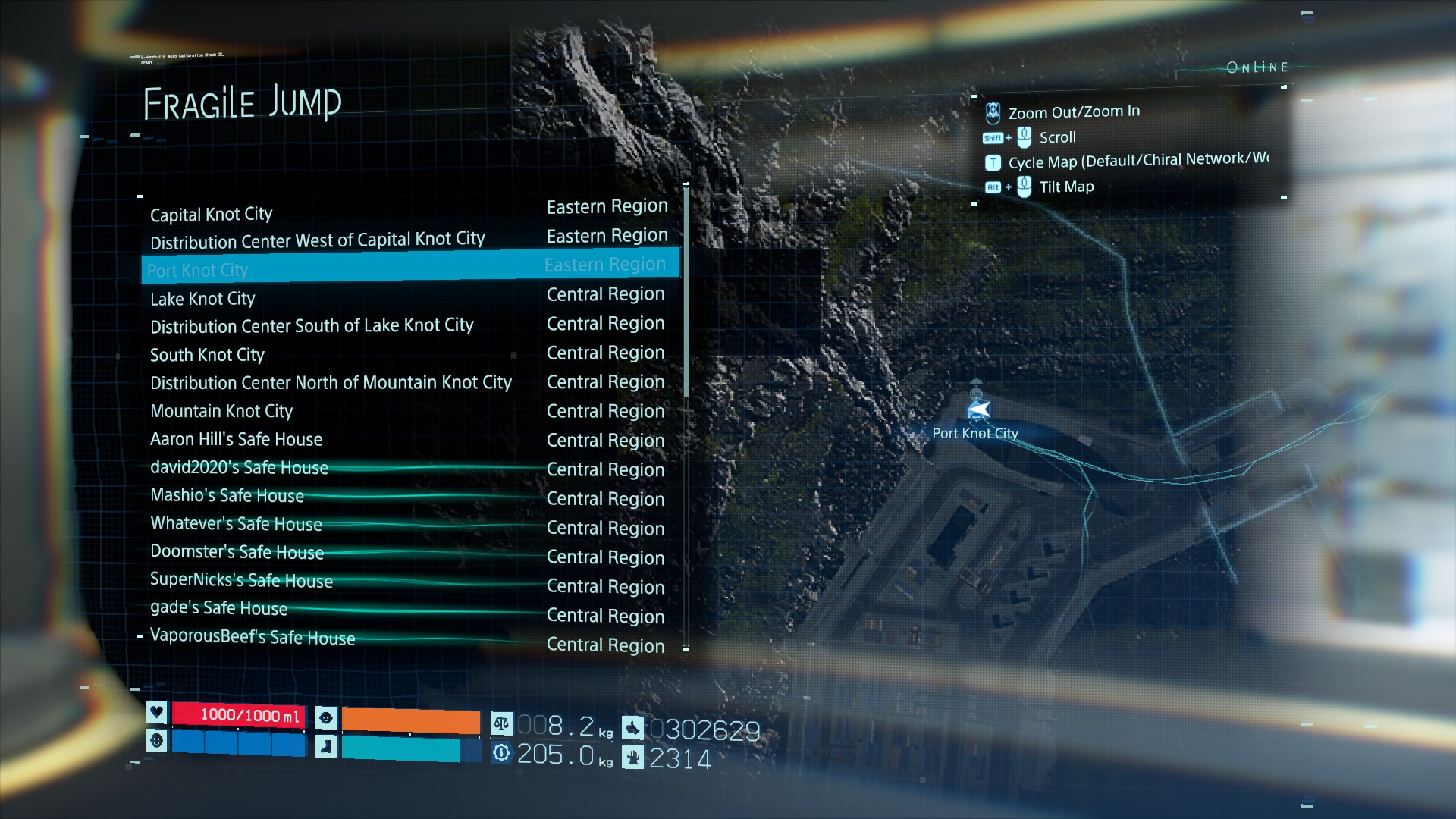Select the highlighted Port Knot City row

(409, 268)
